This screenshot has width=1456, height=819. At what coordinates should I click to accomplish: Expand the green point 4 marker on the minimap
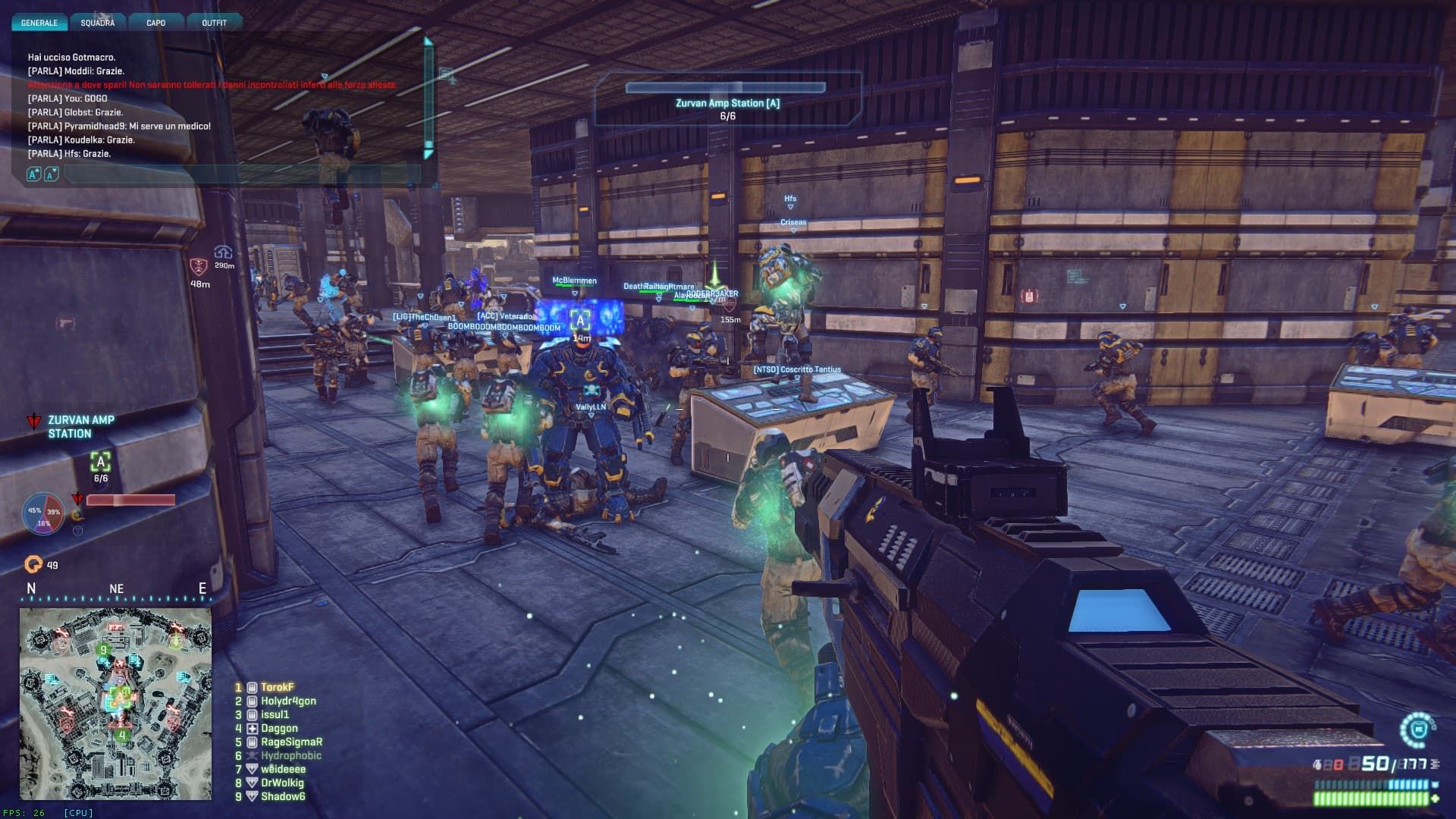click(x=121, y=735)
